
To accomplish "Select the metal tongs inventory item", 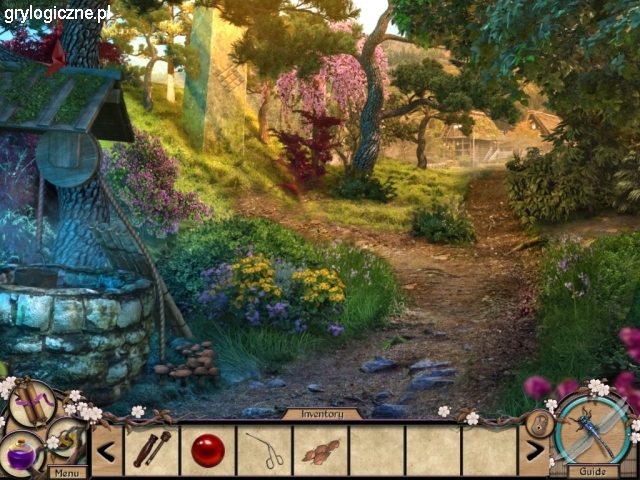I will [x=265, y=450].
